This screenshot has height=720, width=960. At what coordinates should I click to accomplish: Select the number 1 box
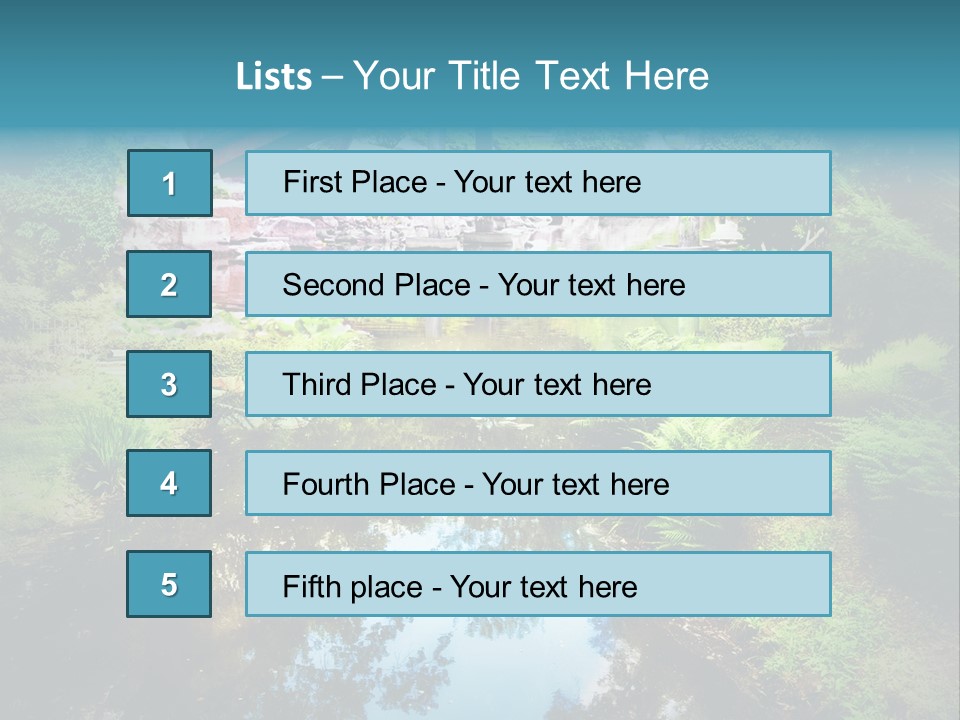170,183
